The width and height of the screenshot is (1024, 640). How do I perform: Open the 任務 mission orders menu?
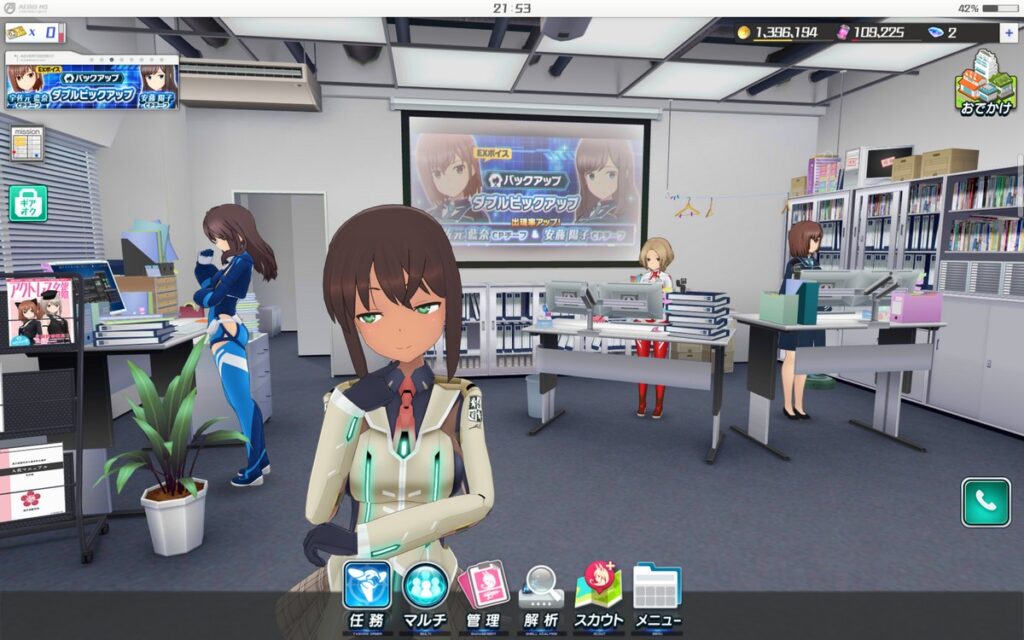tap(366, 596)
